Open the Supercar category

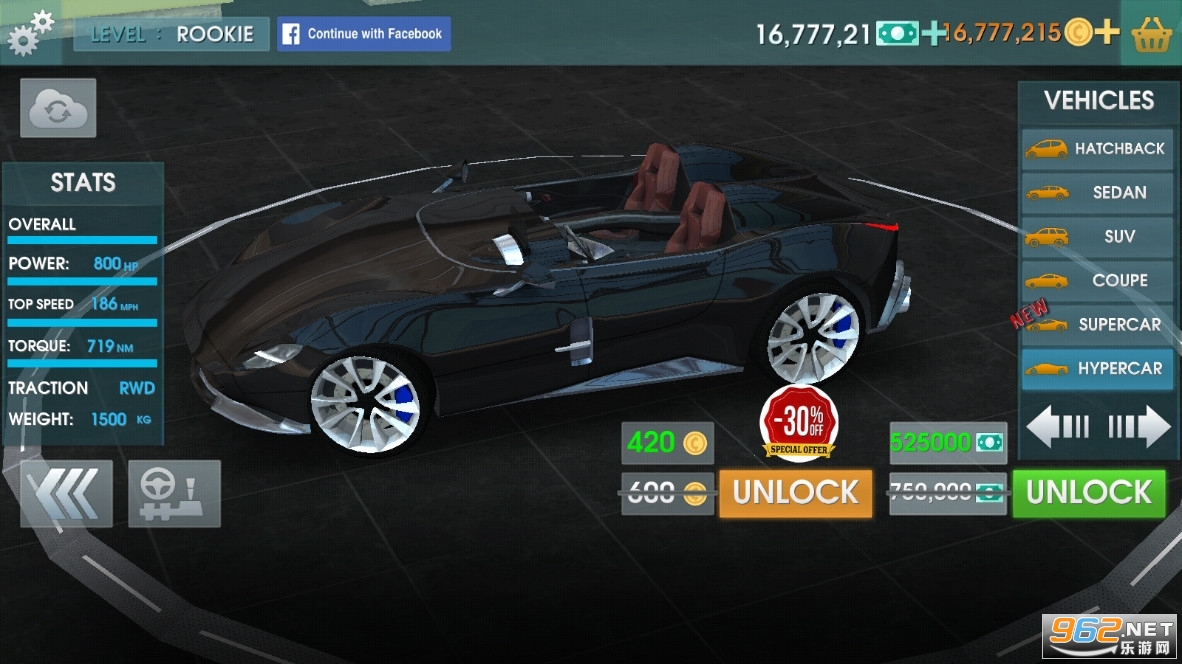click(x=1097, y=324)
